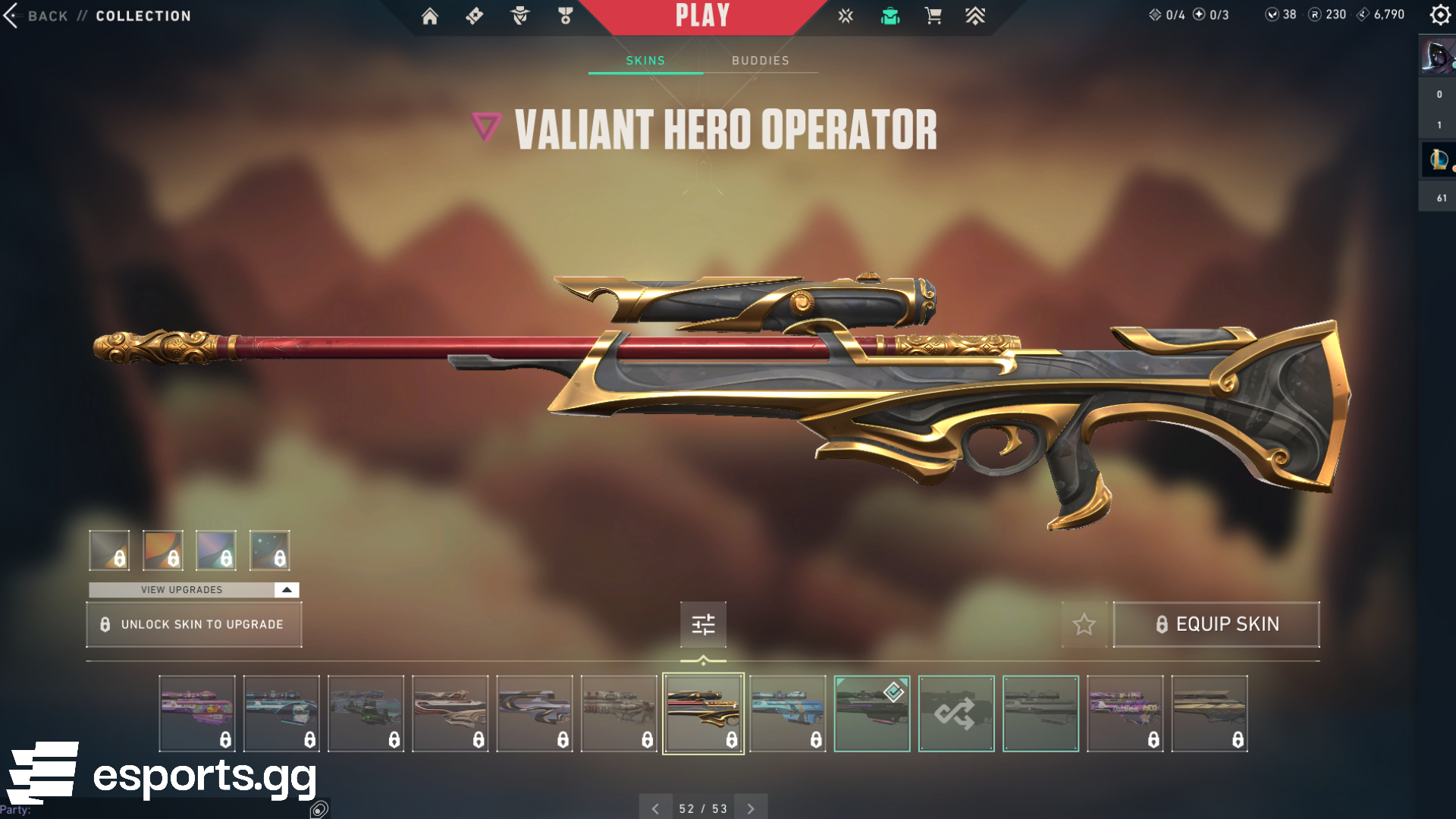Open the skin filter sliders button
This screenshot has width=1456, height=819.
703,624
